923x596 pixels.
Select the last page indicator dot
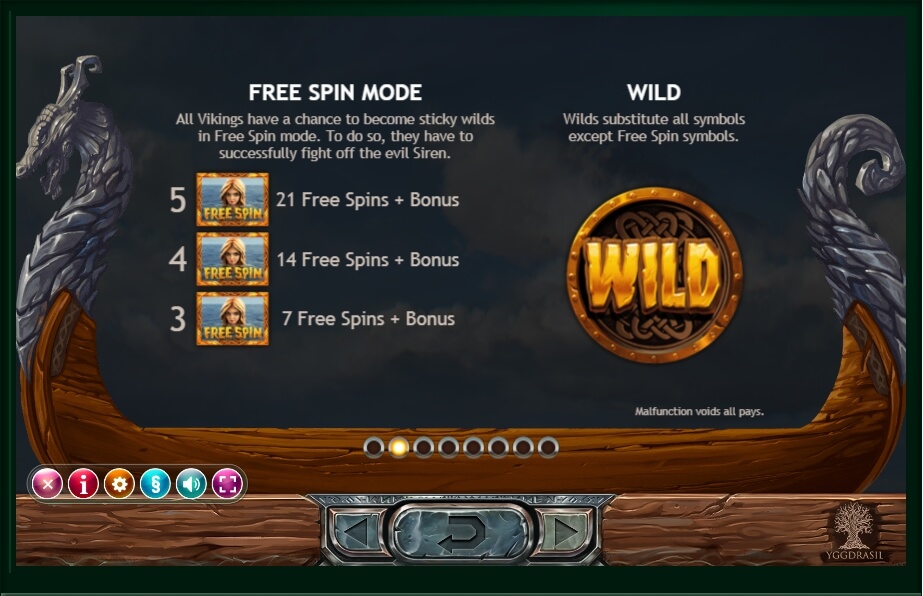[x=548, y=447]
